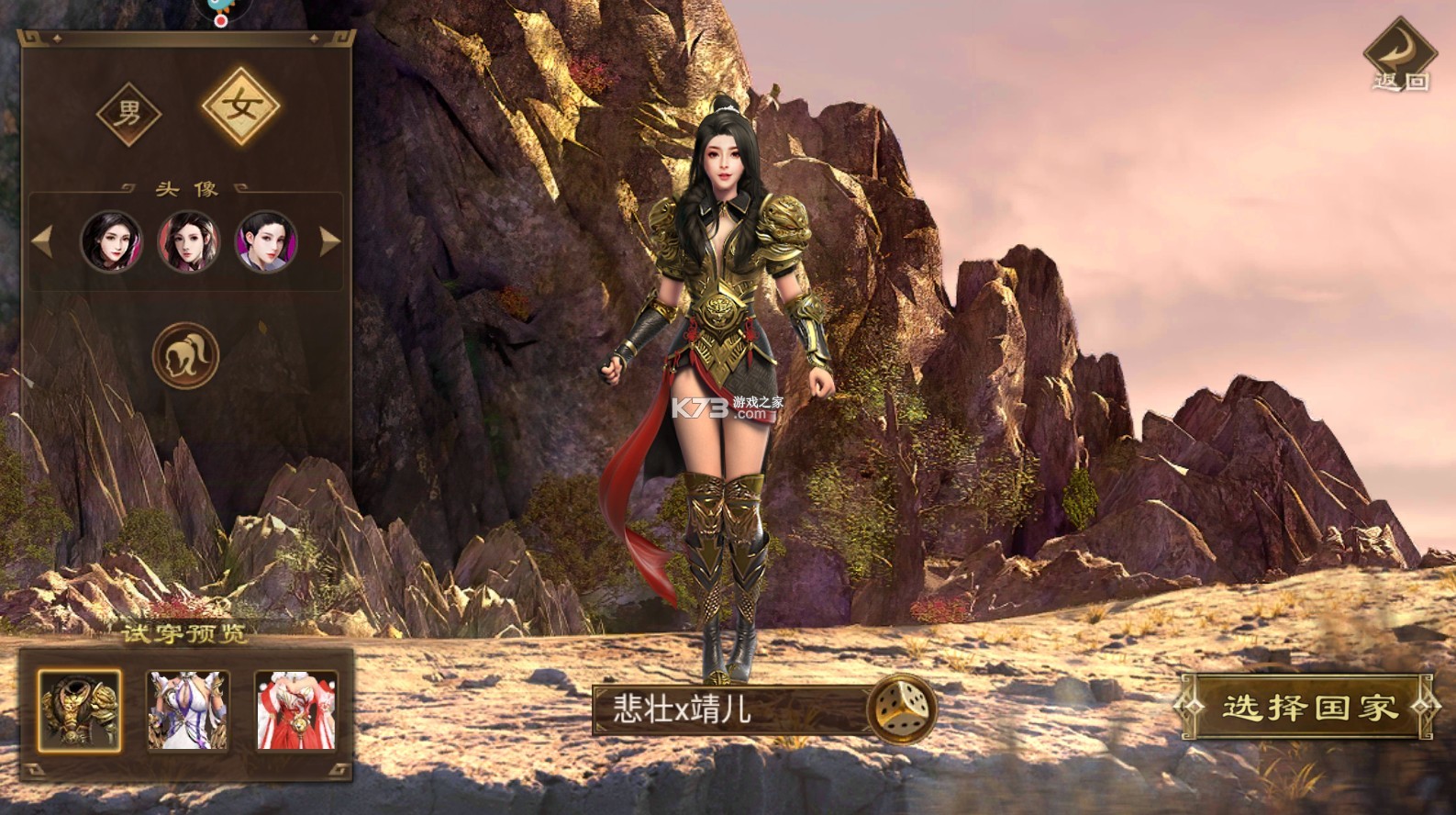1456x815 pixels.
Task: Preview the golden armor outfit
Action: [x=79, y=710]
